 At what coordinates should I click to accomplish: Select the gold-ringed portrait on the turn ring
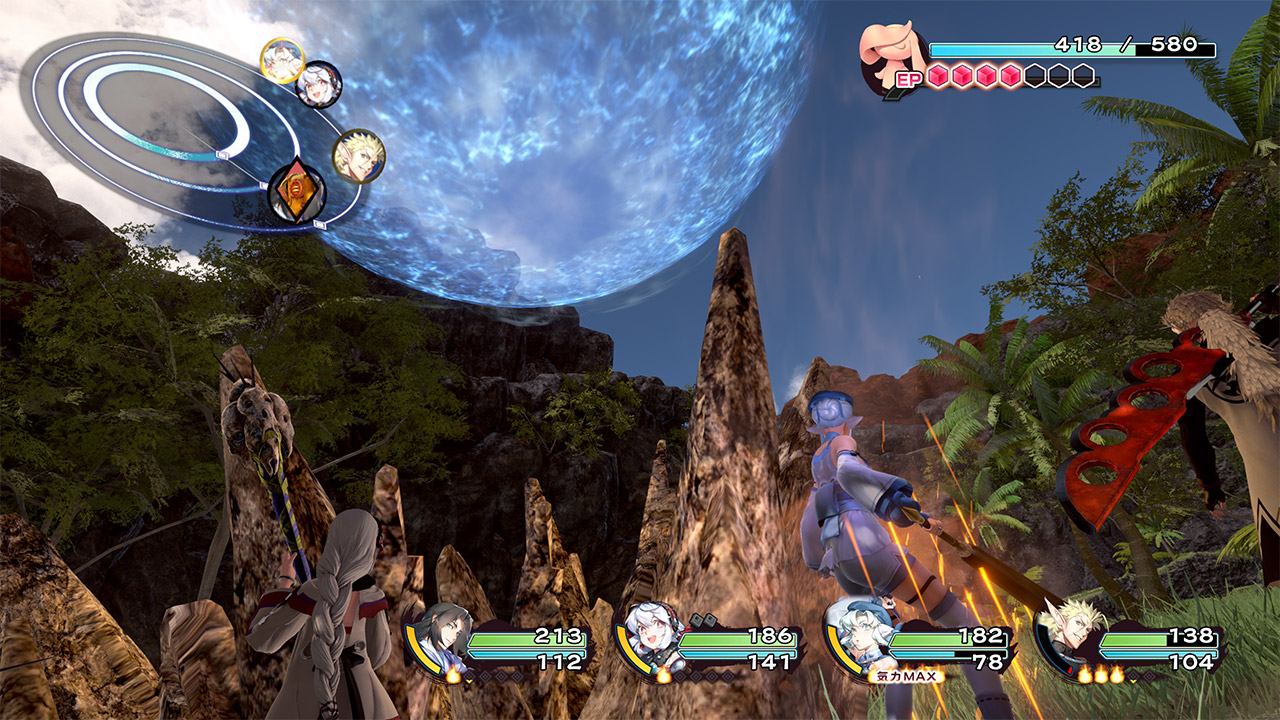pyautogui.click(x=282, y=60)
